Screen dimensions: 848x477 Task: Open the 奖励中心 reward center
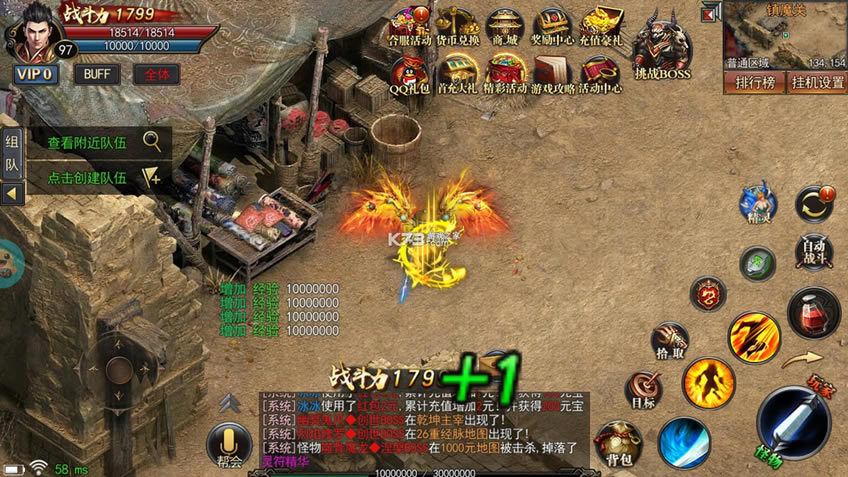click(x=553, y=27)
